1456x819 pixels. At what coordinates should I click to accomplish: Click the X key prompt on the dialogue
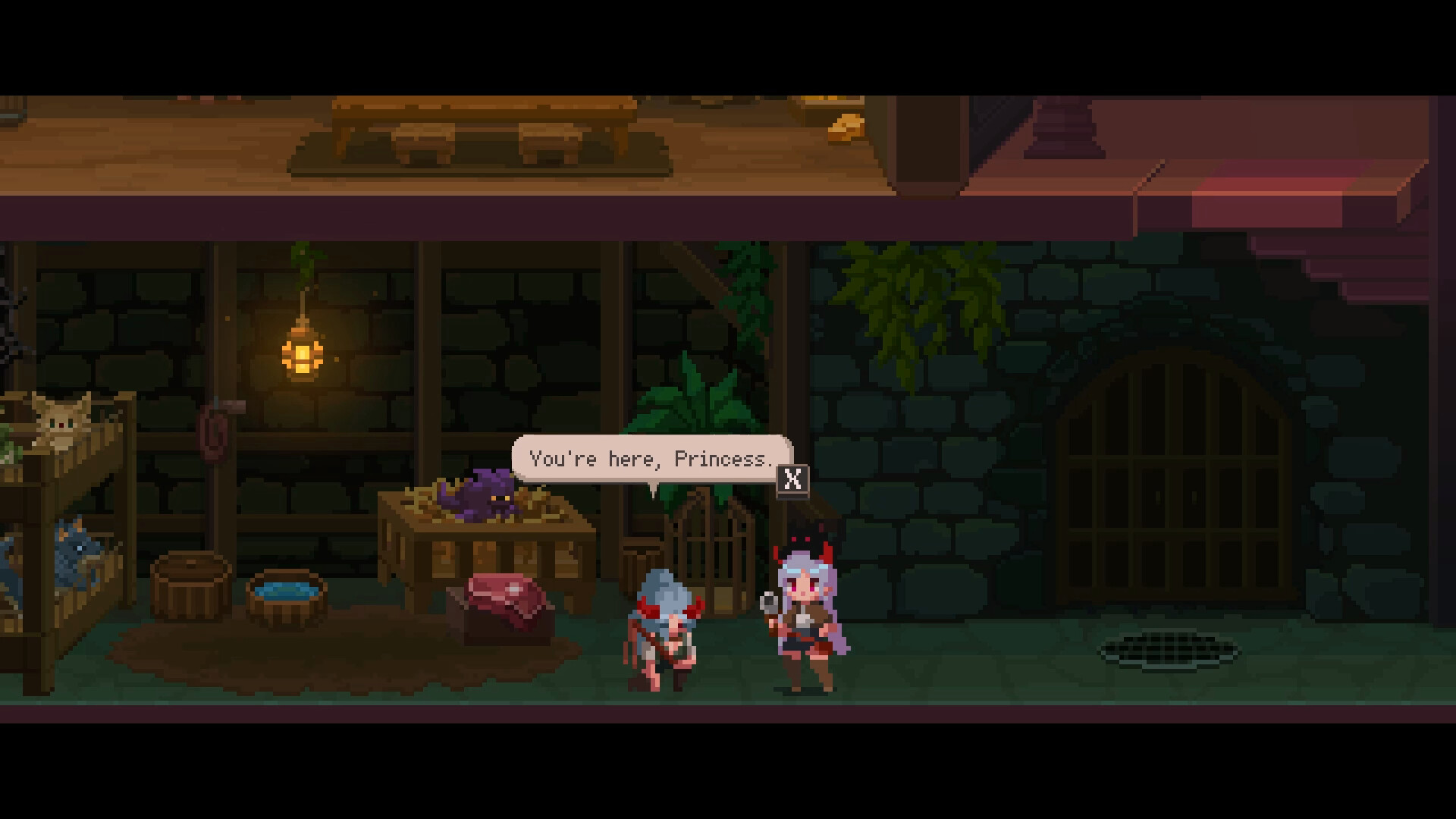click(792, 481)
